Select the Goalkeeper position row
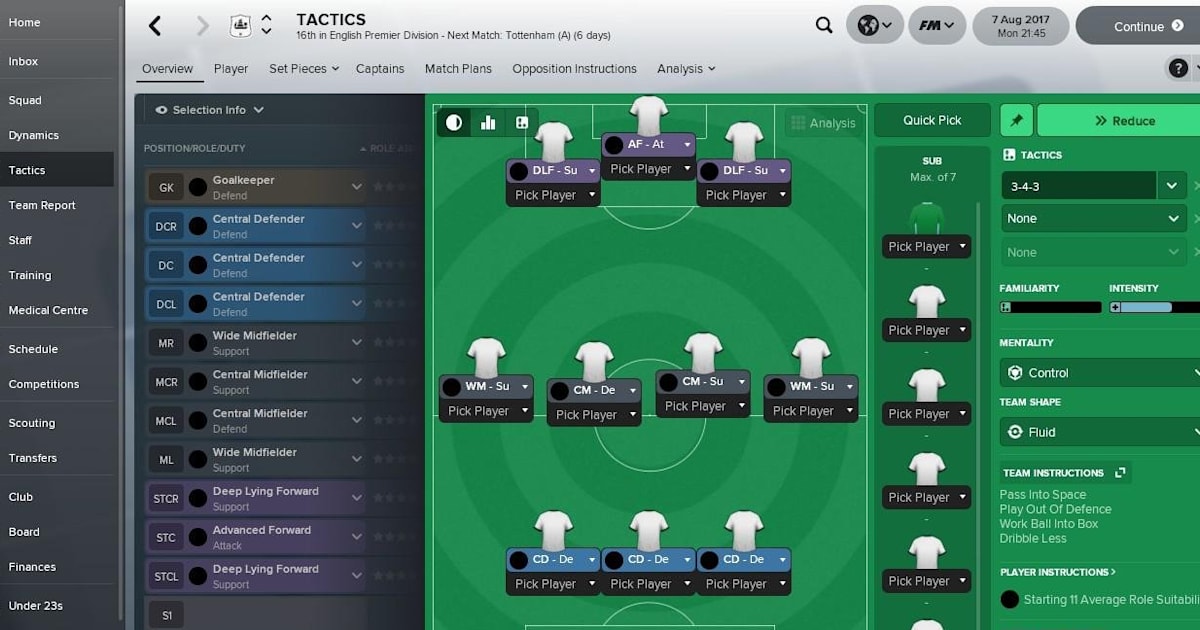 (x=255, y=187)
